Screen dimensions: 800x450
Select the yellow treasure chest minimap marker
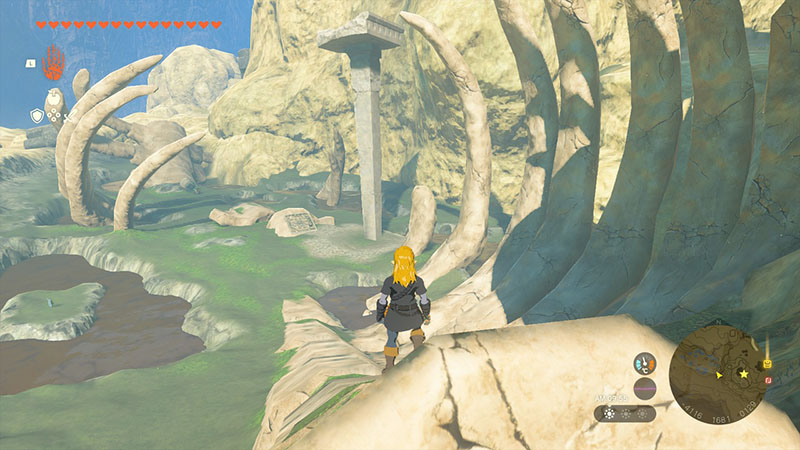coord(767,362)
